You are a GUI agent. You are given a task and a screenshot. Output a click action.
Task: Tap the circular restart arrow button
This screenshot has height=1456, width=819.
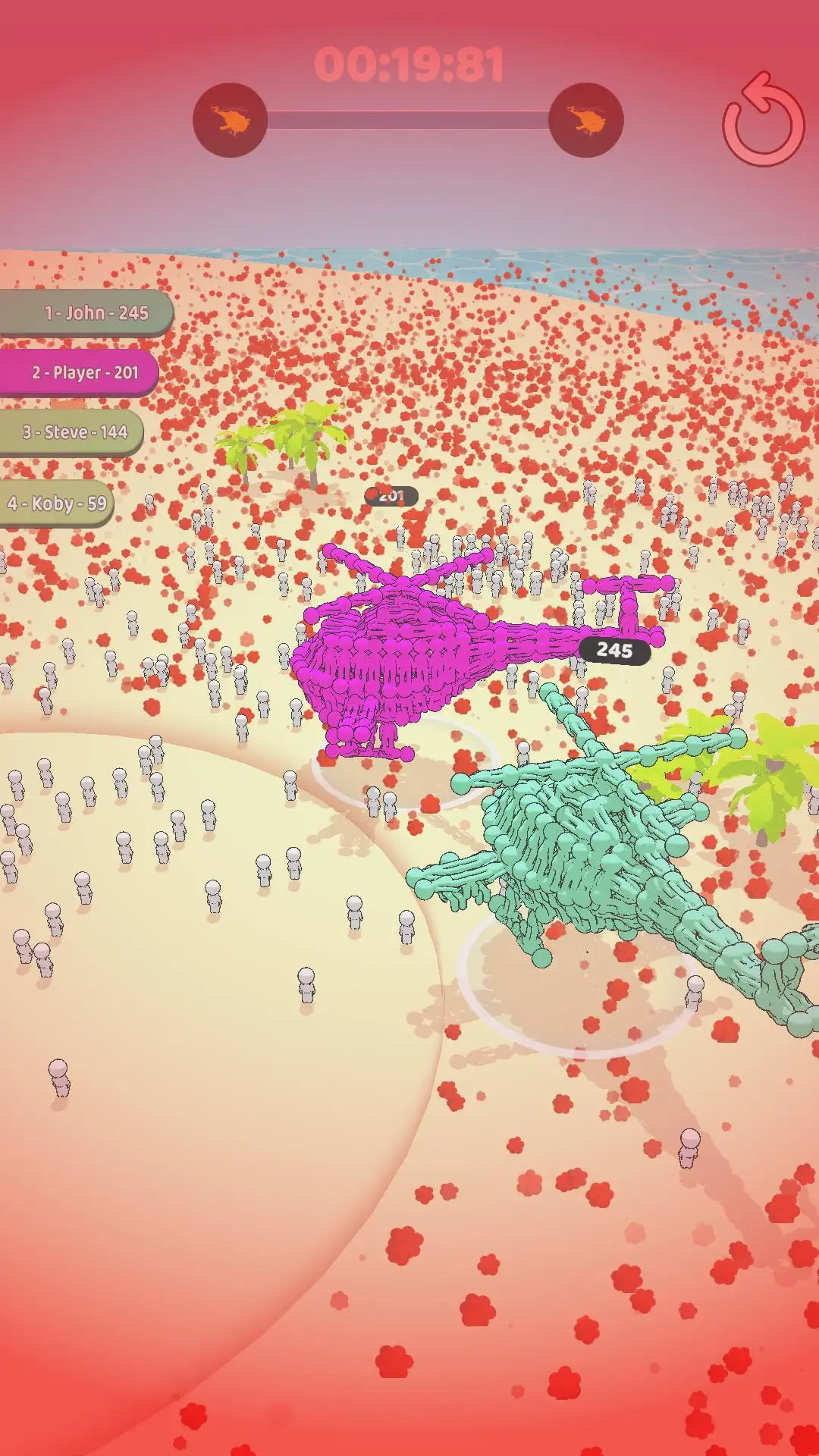[763, 121]
